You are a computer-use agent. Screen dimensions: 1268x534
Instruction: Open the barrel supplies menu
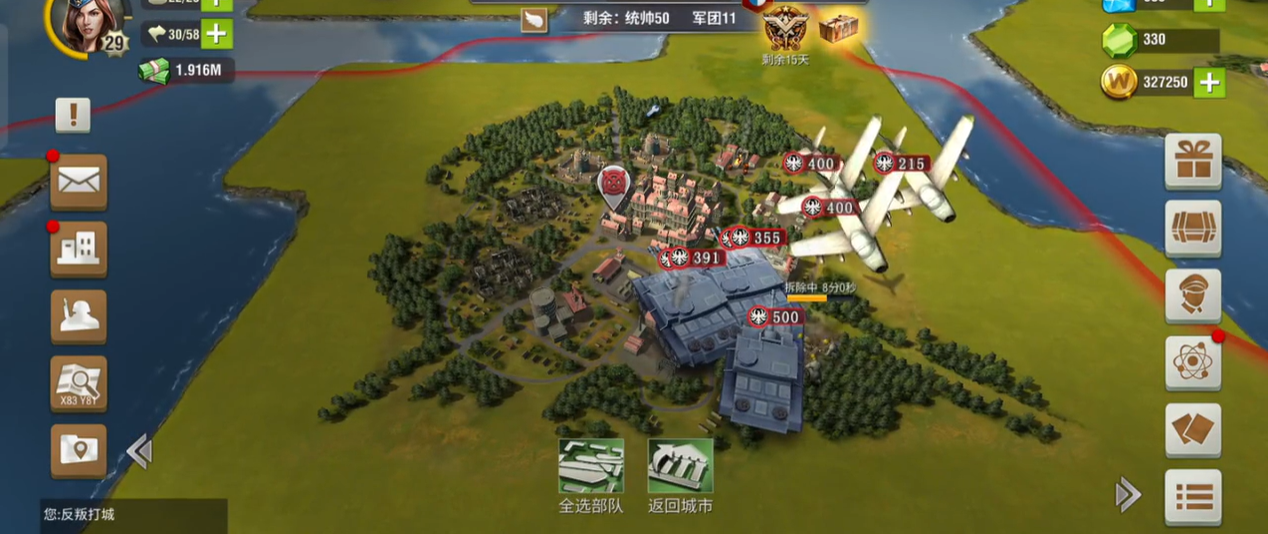(1193, 228)
